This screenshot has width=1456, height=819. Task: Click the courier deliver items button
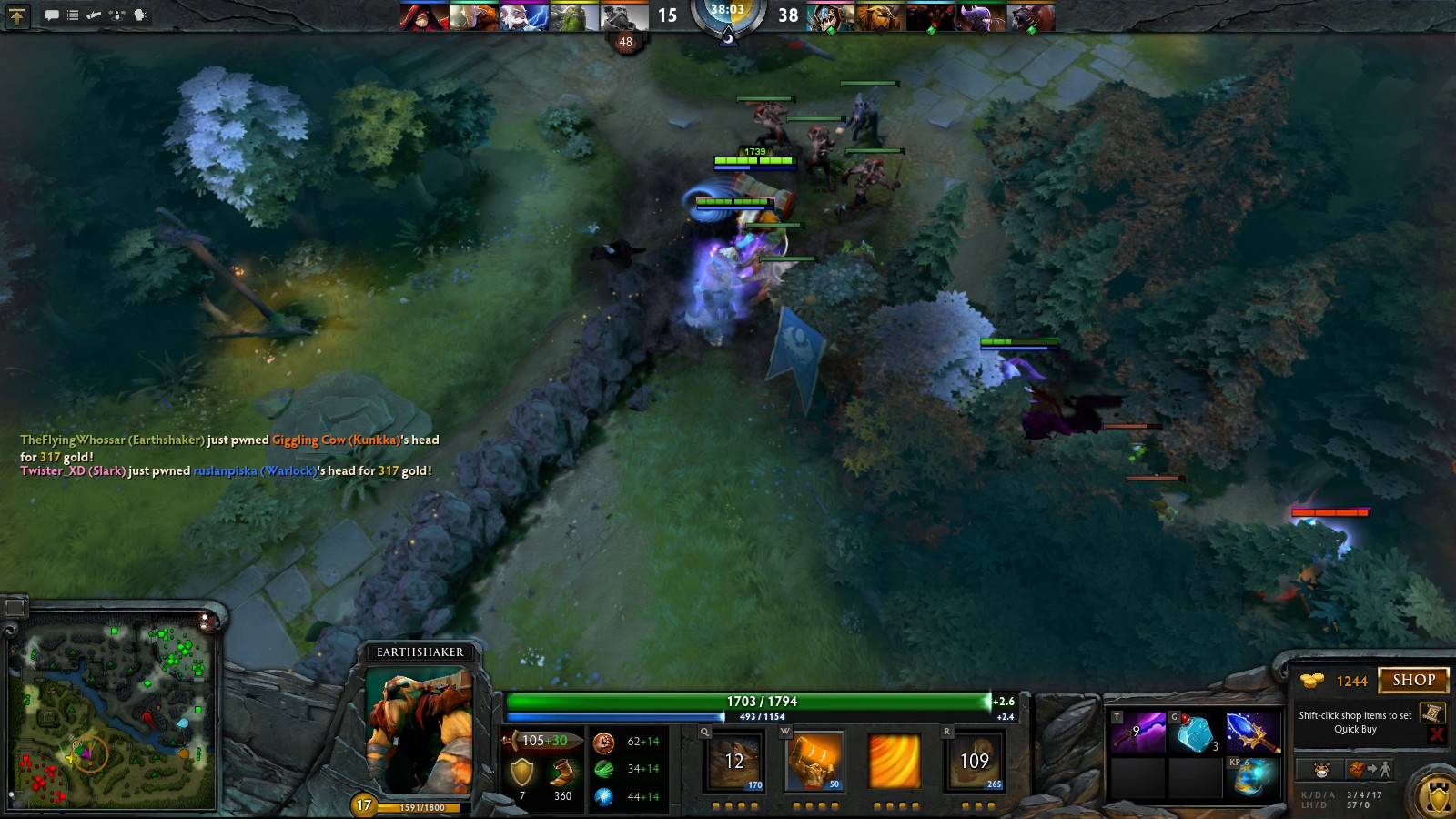tap(1370, 770)
